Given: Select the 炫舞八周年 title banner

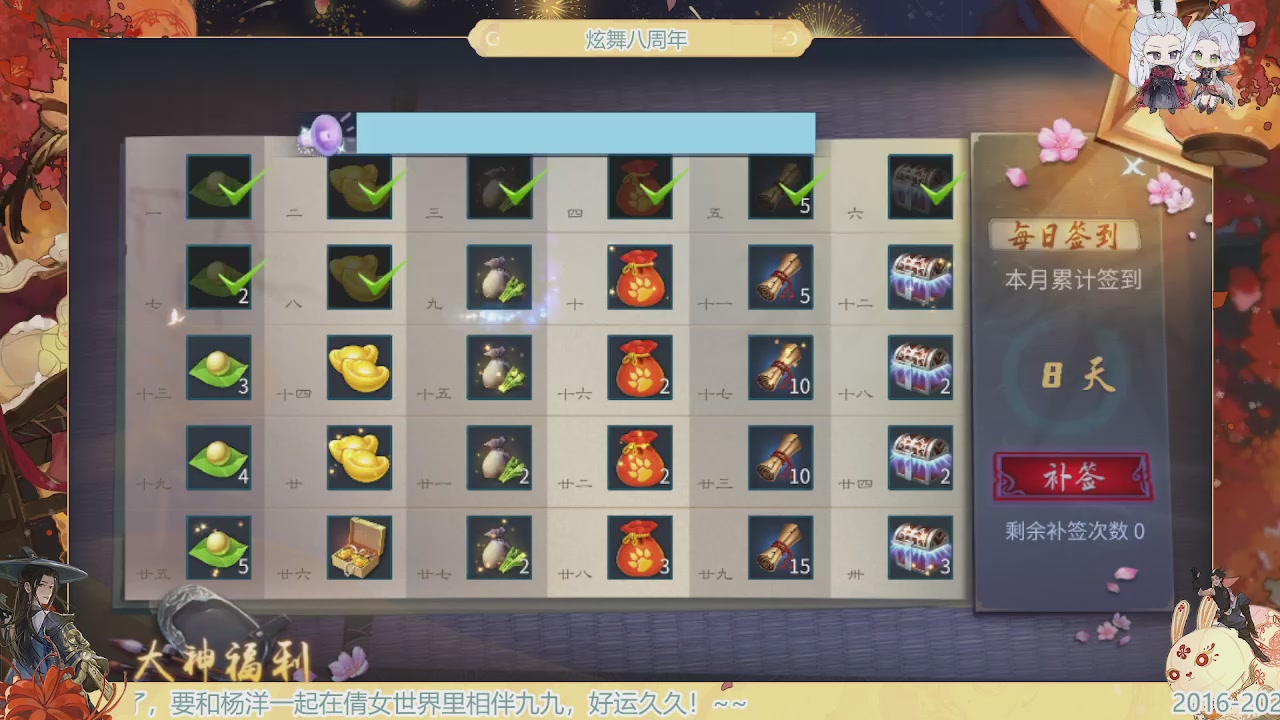Looking at the screenshot, I should (x=640, y=40).
